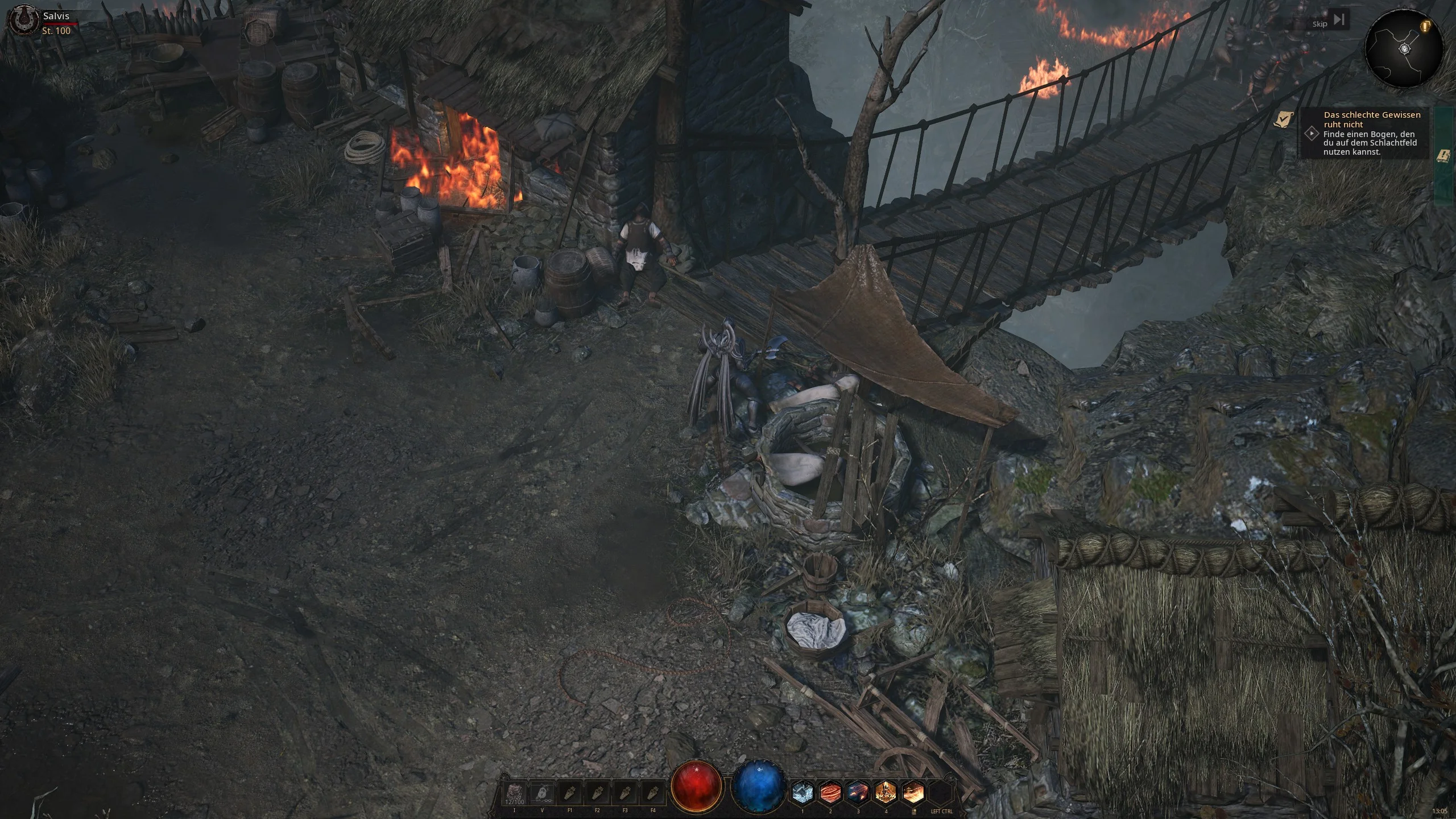
Task: Open the quest 'Das schlechte Gewissen ruht nicht'
Action: (x=1371, y=119)
